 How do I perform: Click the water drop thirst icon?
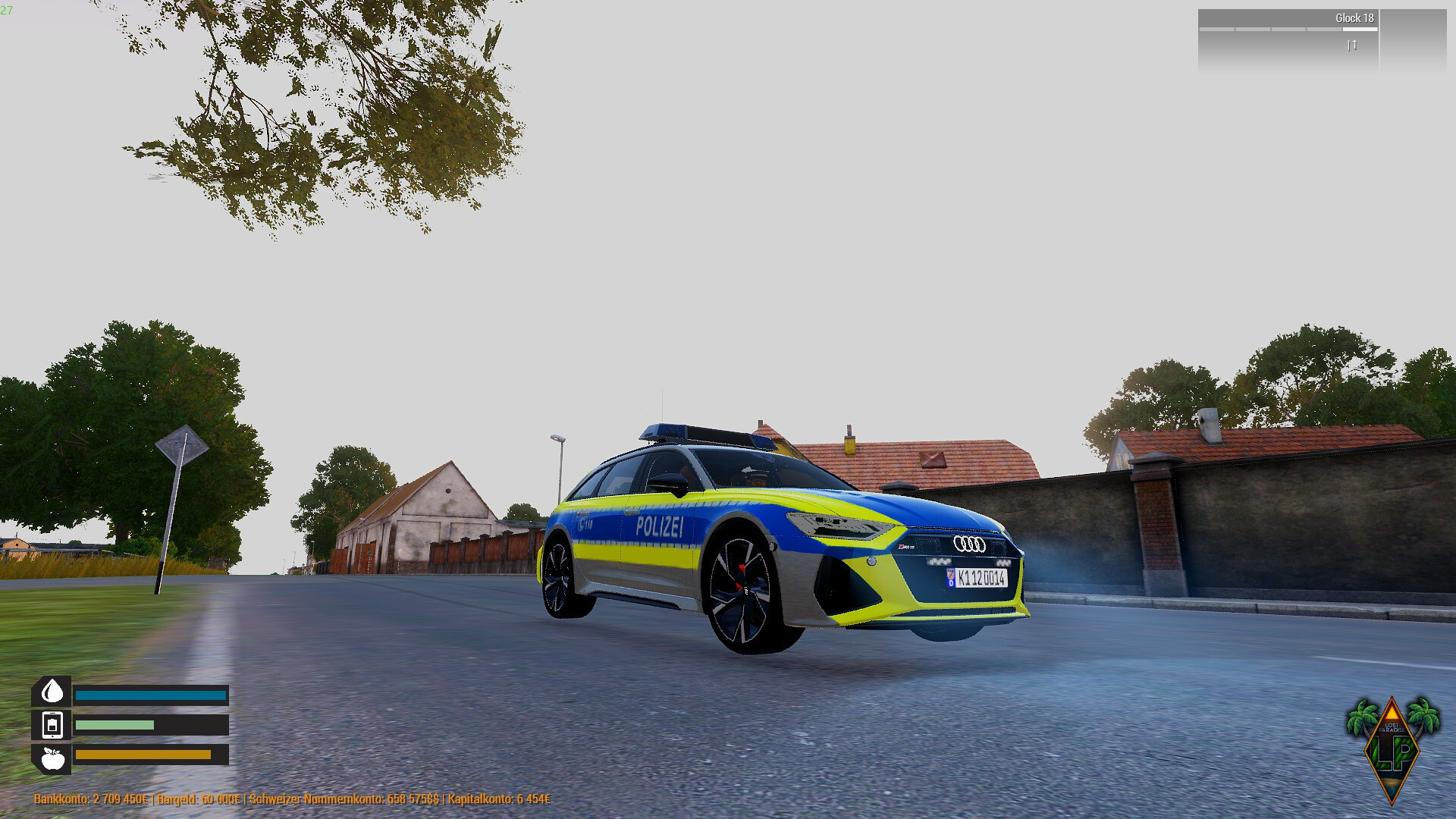pyautogui.click(x=52, y=692)
